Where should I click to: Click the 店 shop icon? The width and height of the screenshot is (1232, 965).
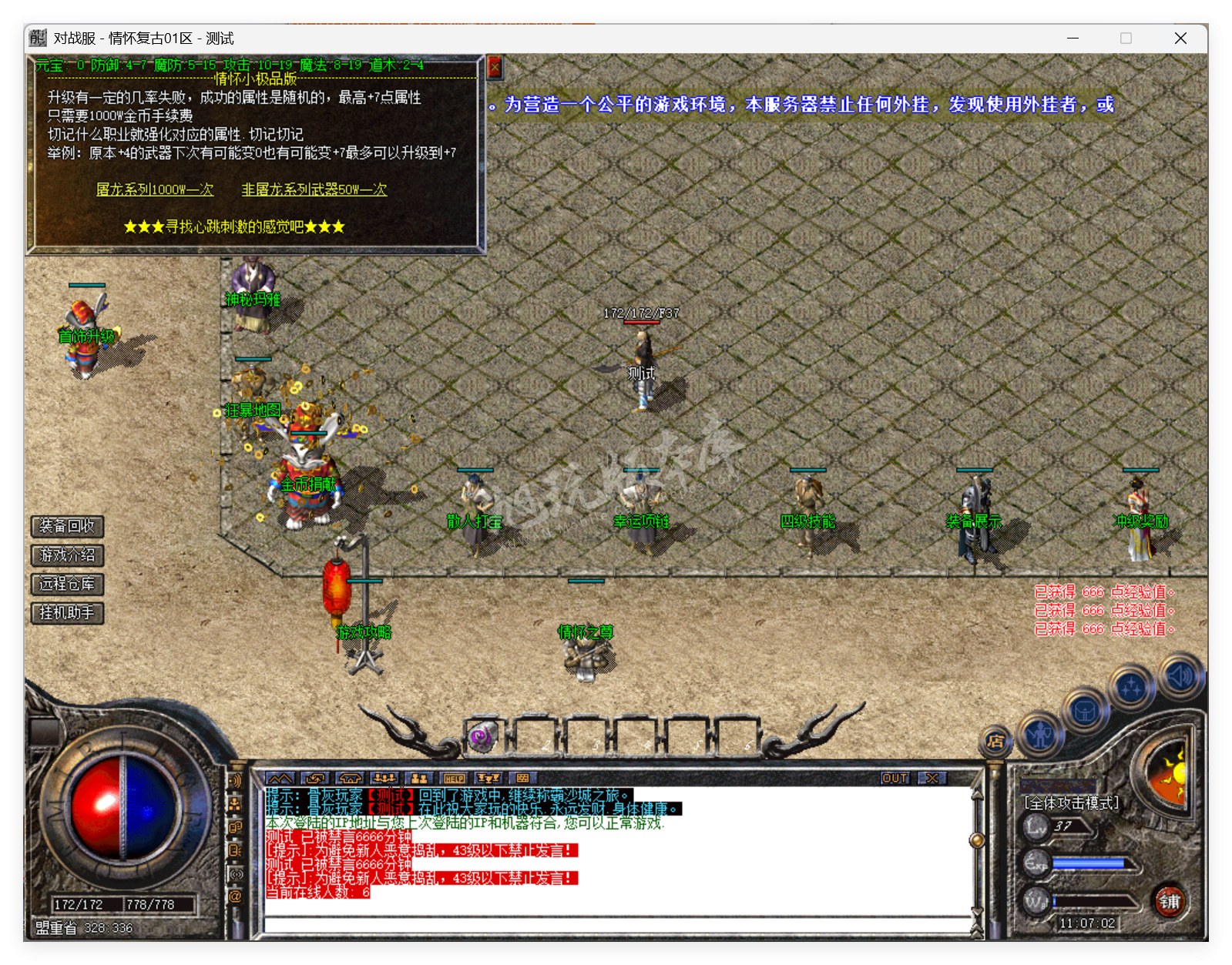click(x=995, y=742)
